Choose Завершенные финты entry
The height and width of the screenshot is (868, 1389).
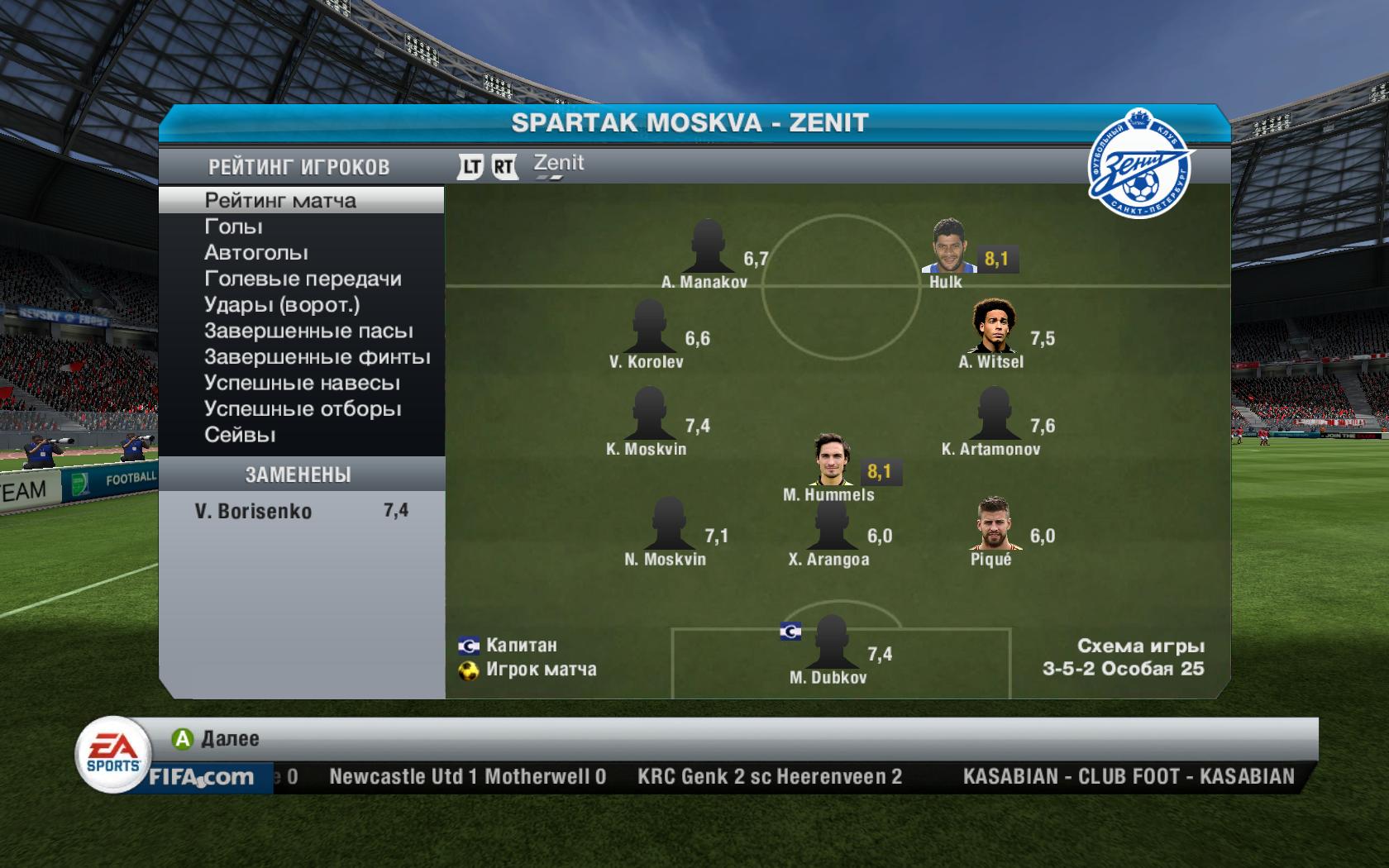pos(317,357)
